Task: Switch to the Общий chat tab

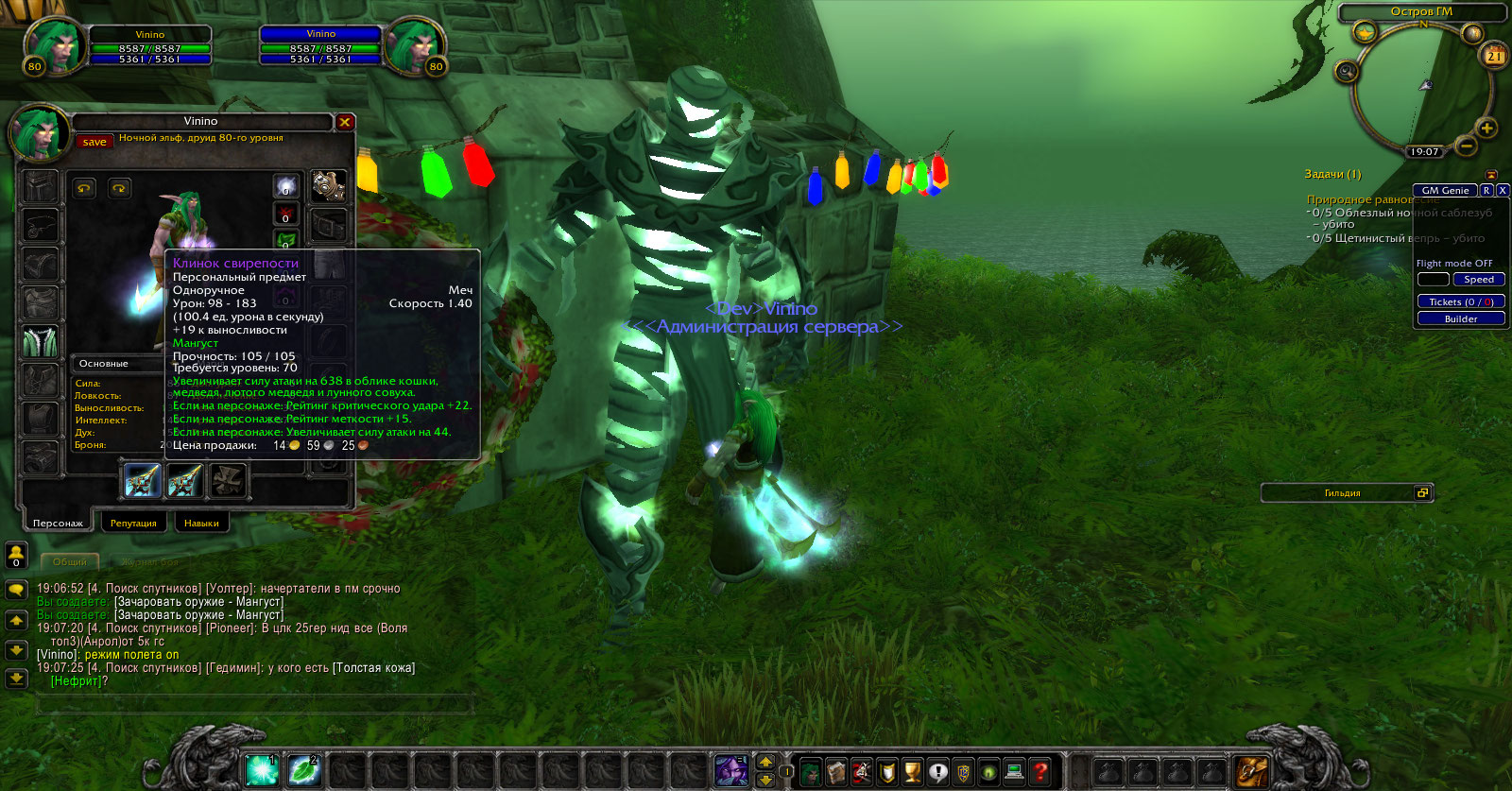Action: [70, 562]
